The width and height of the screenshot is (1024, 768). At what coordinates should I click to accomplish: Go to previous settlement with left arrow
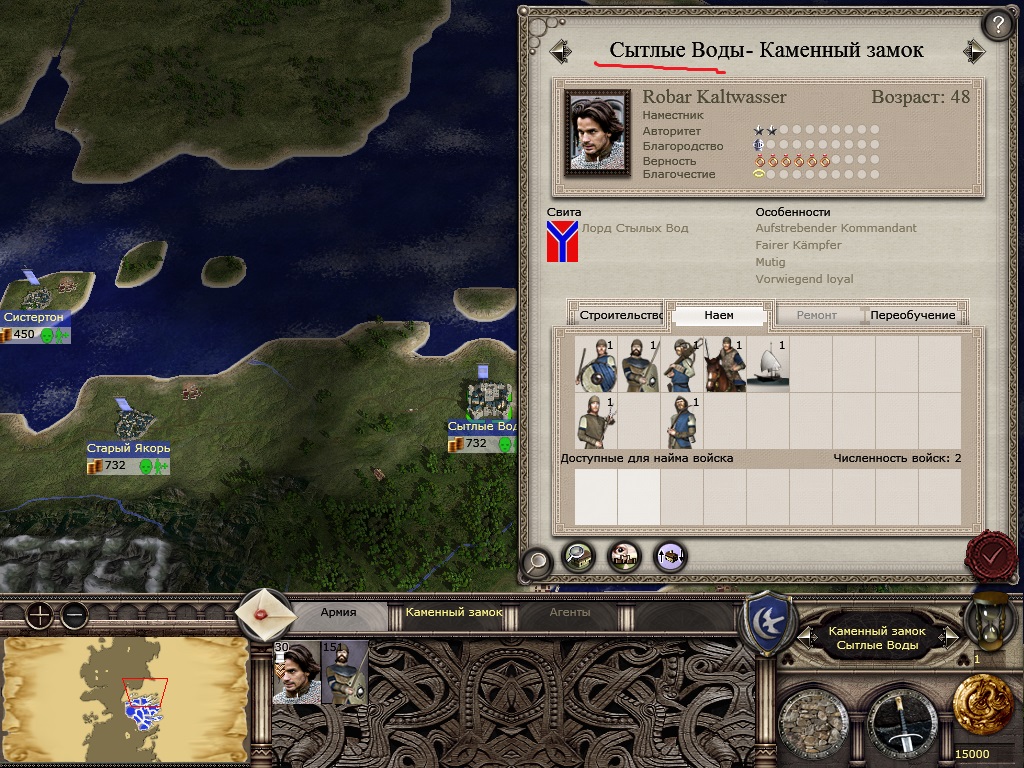560,51
